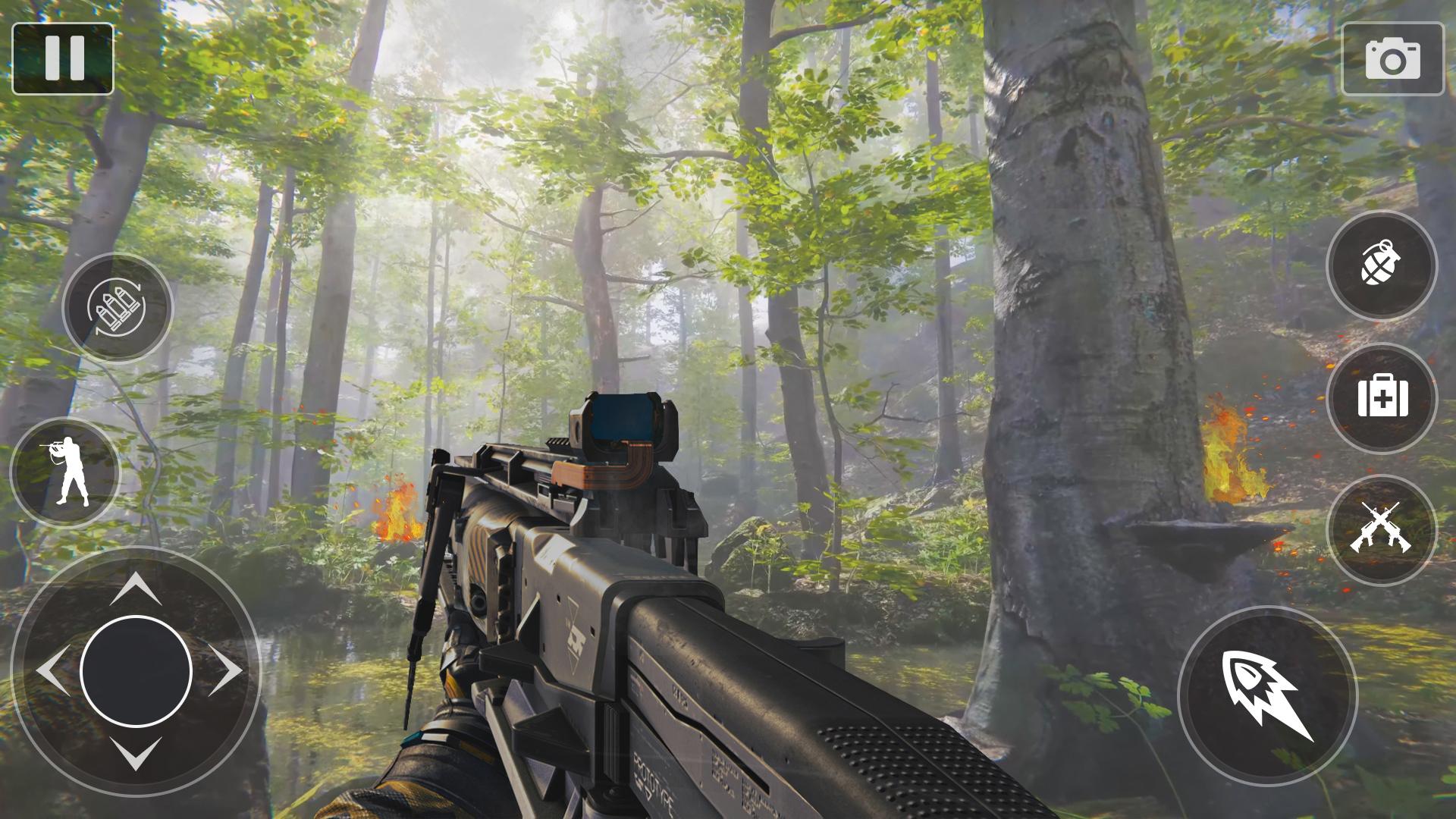Tap the joystick's right arrow

(225, 671)
